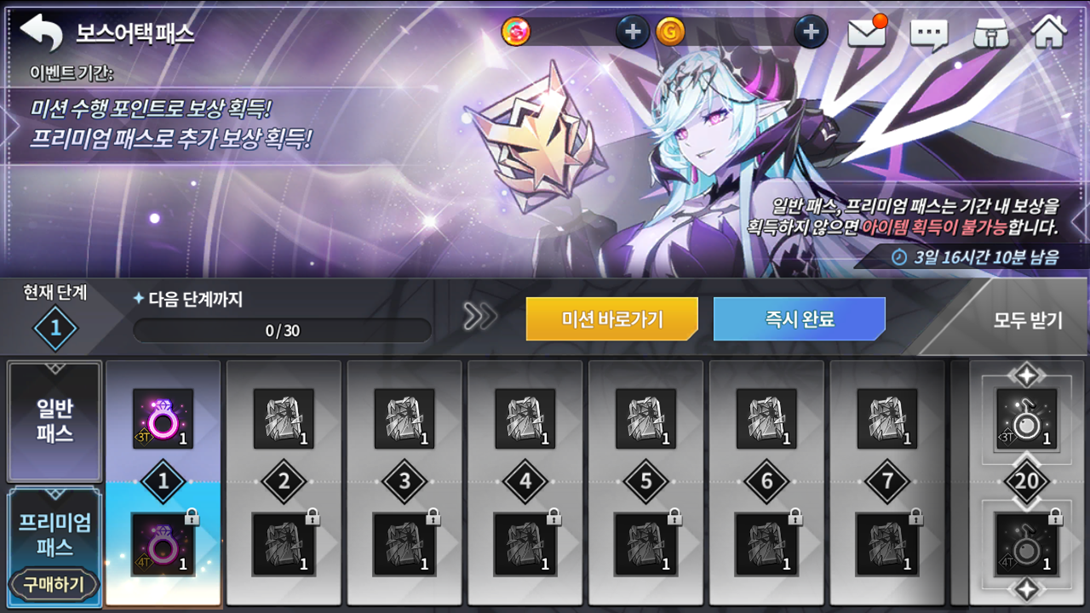Viewport: 1090px width, 613px height.
Task: Activate the 즉시 완료 button
Action: (x=799, y=320)
